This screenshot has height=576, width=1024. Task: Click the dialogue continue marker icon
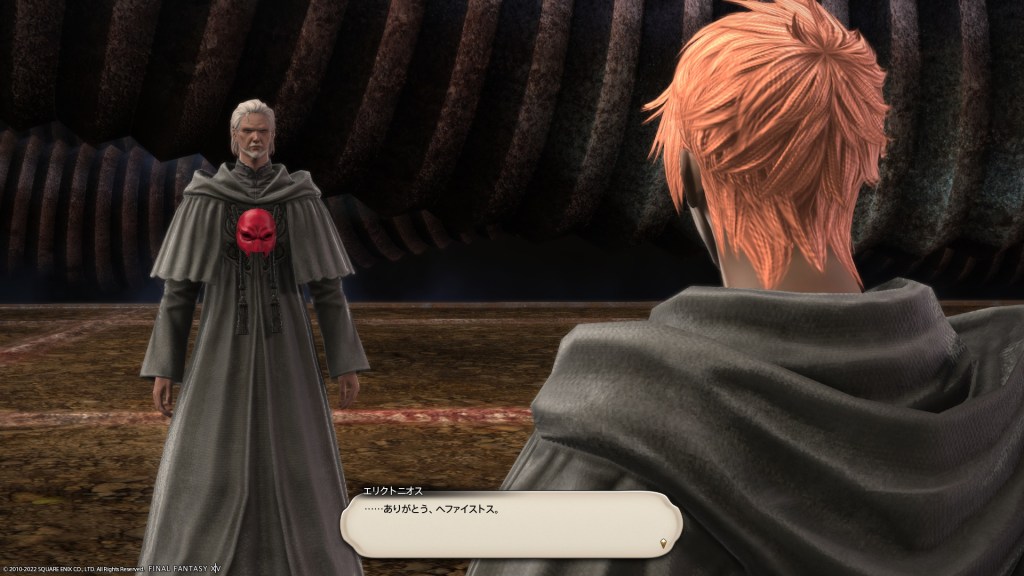pyautogui.click(x=664, y=543)
